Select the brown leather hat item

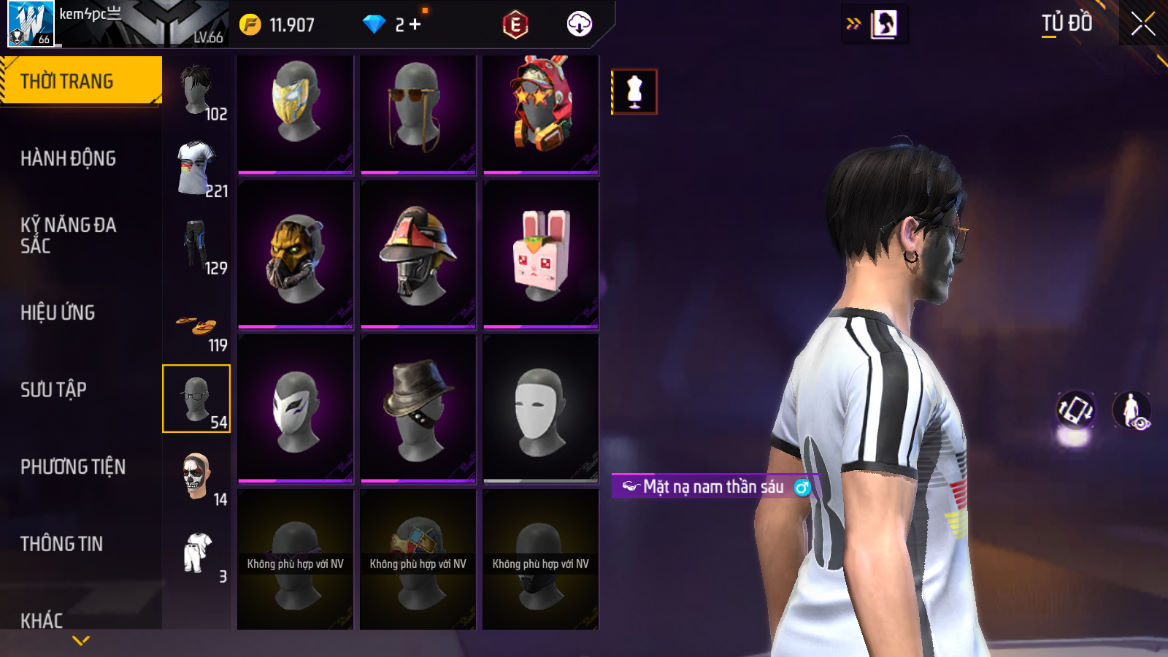pos(417,406)
